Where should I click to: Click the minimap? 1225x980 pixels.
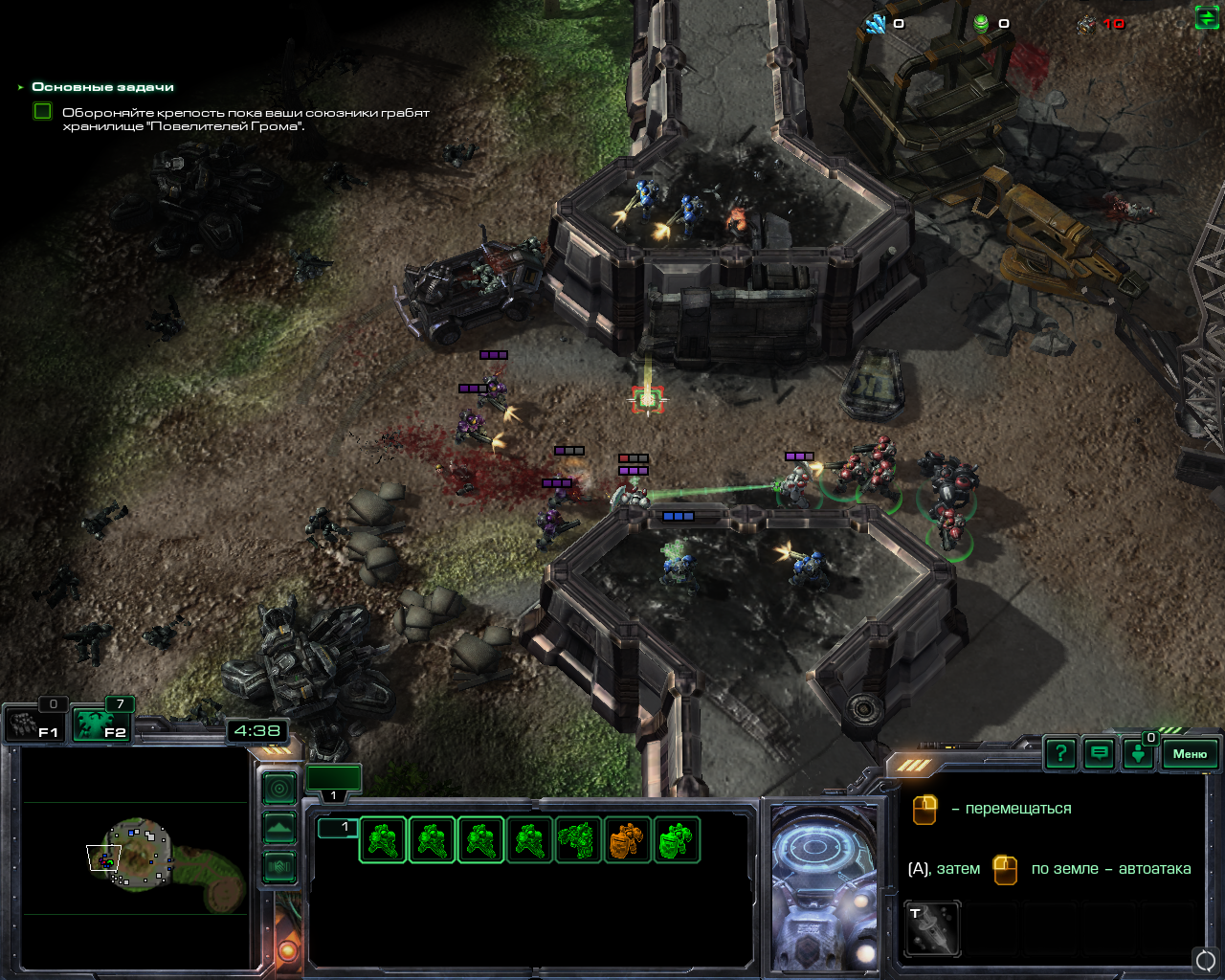pyautogui.click(x=134, y=857)
